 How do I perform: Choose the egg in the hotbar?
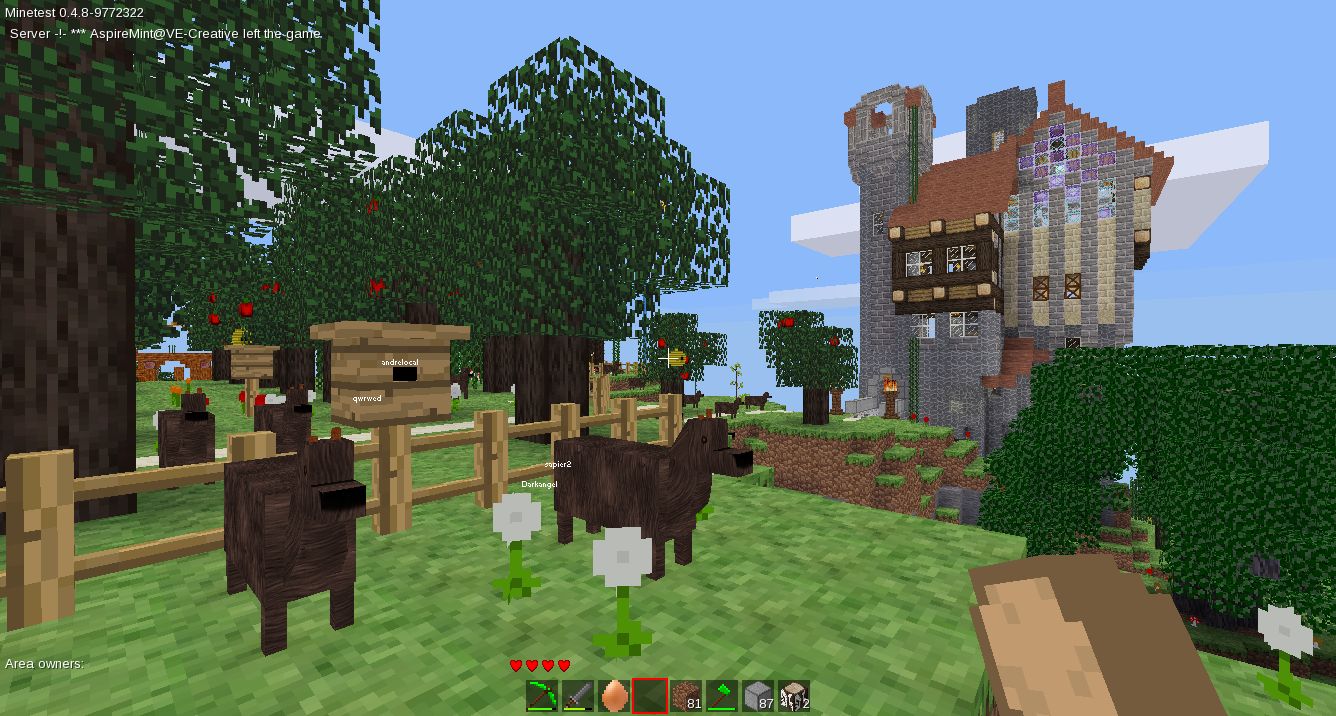point(614,695)
